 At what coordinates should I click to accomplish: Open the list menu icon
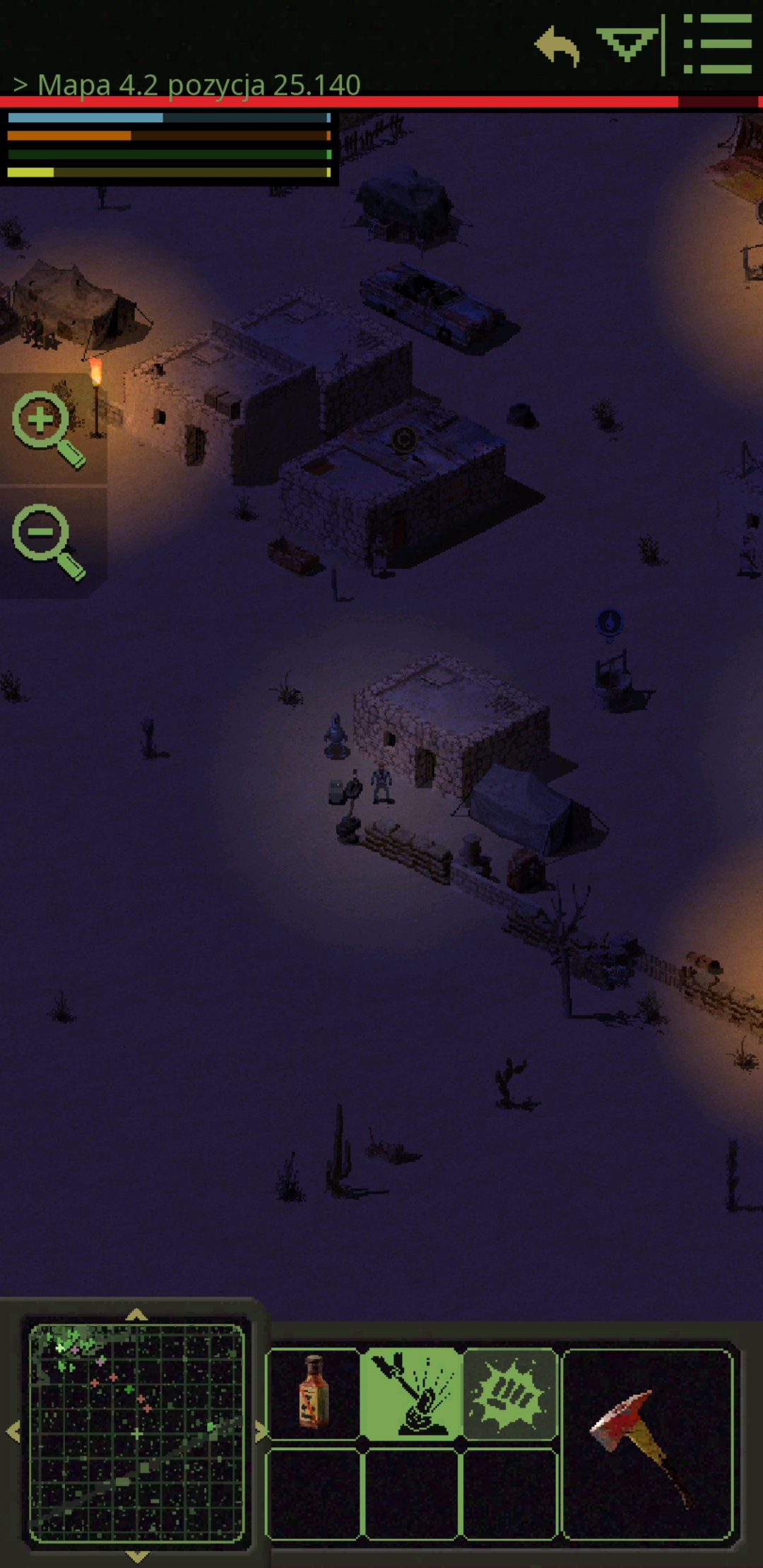(x=716, y=45)
